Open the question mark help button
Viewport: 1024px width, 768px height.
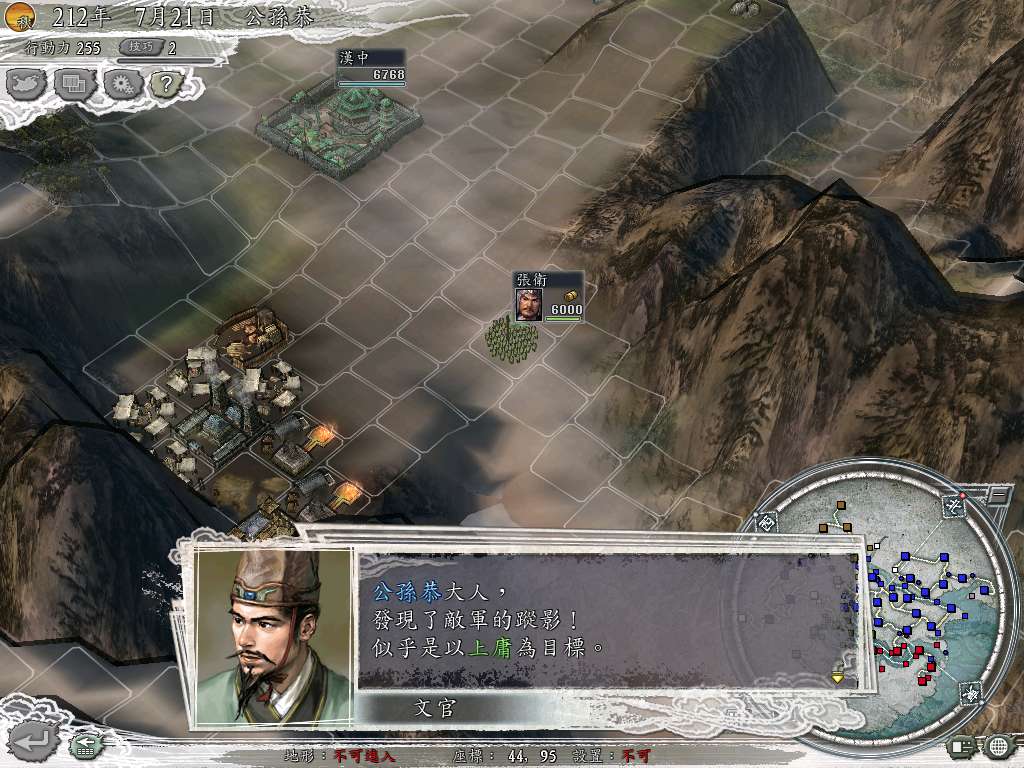[x=164, y=84]
